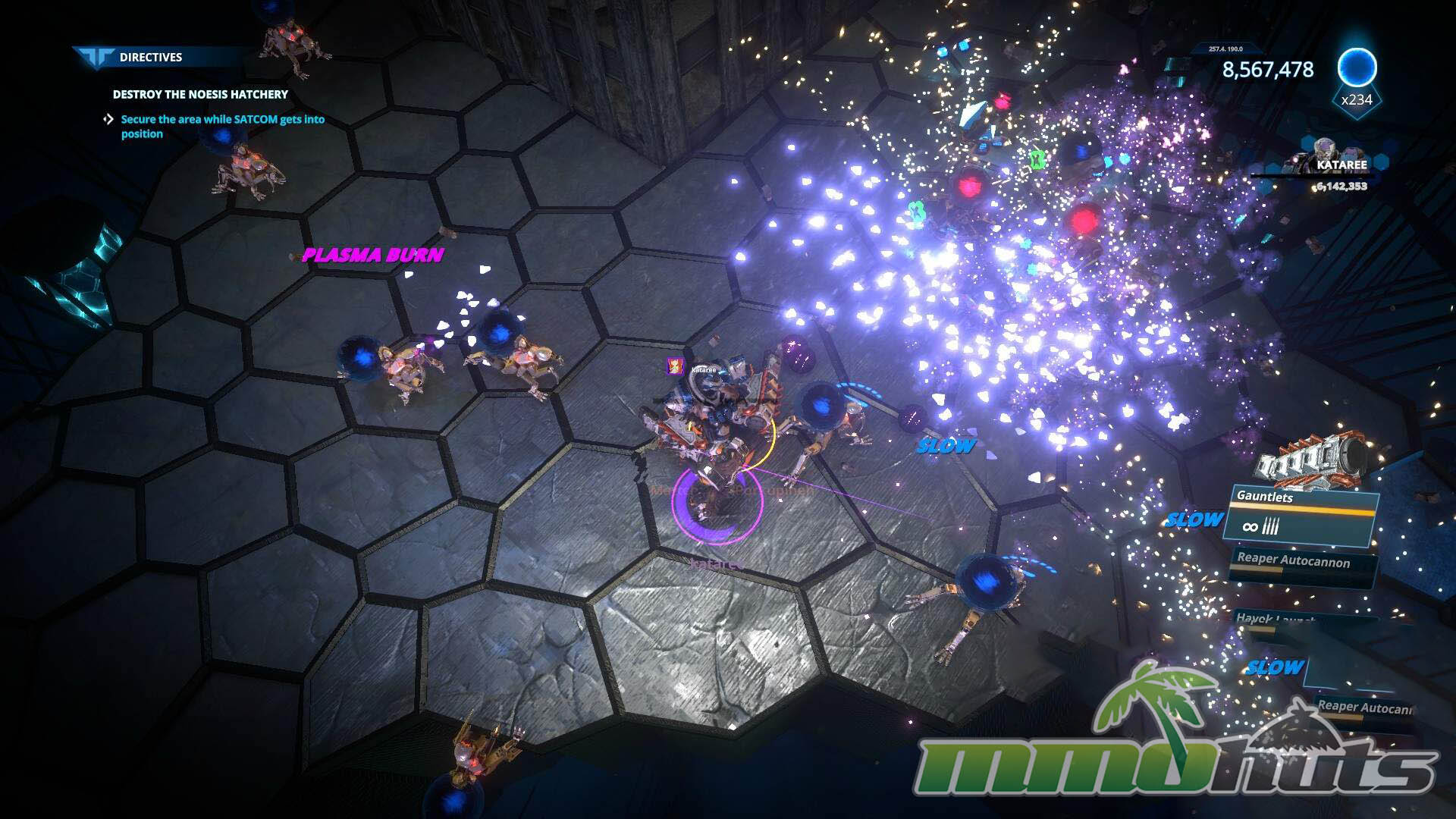
Task: Select the Destroy the Noesis Hatchery directive
Action: (x=200, y=94)
